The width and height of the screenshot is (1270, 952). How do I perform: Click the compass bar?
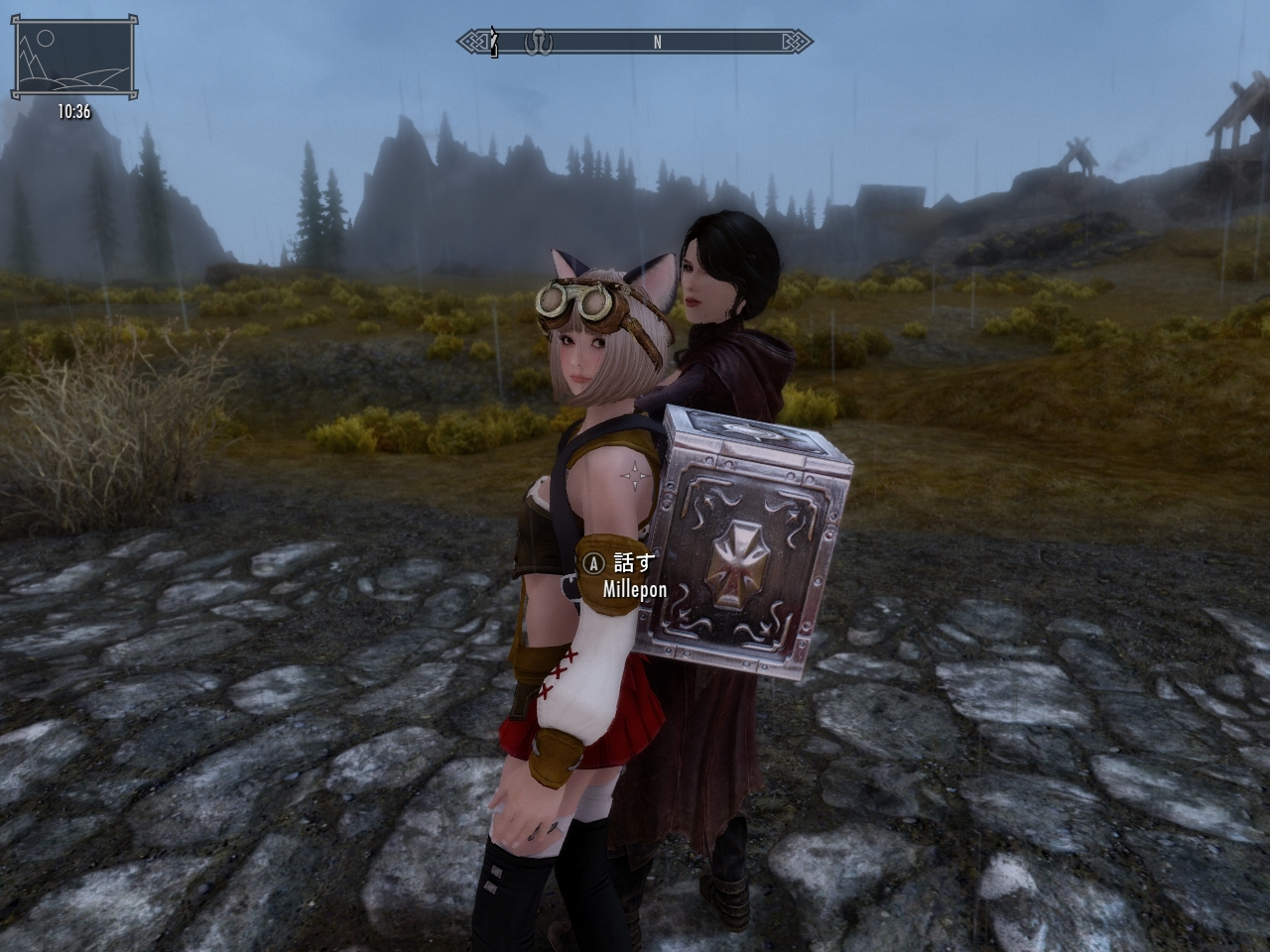(x=635, y=42)
